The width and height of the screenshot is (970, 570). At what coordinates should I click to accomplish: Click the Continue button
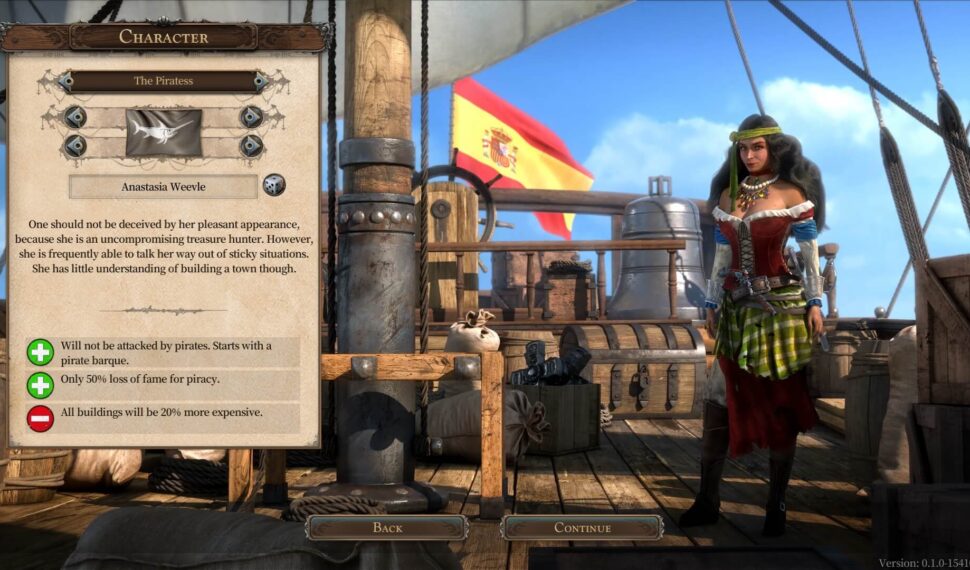coord(581,528)
